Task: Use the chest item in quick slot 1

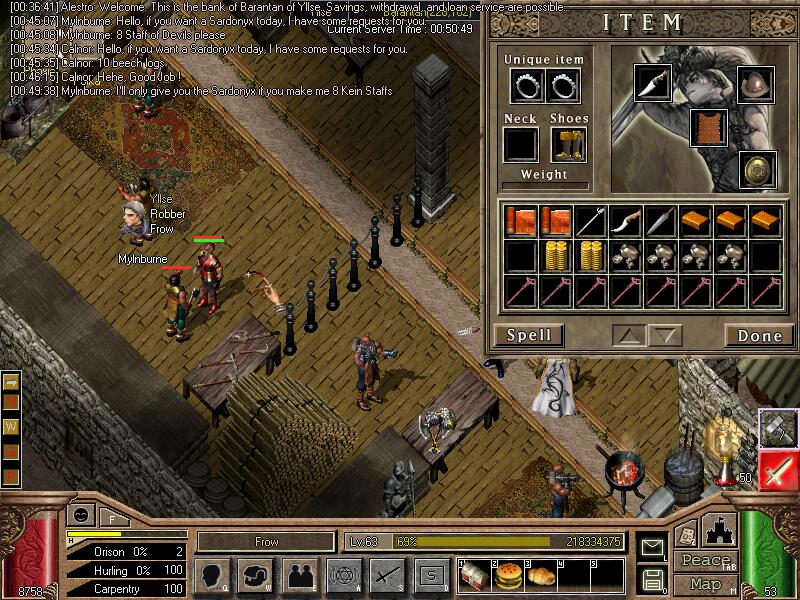Action: [475, 577]
